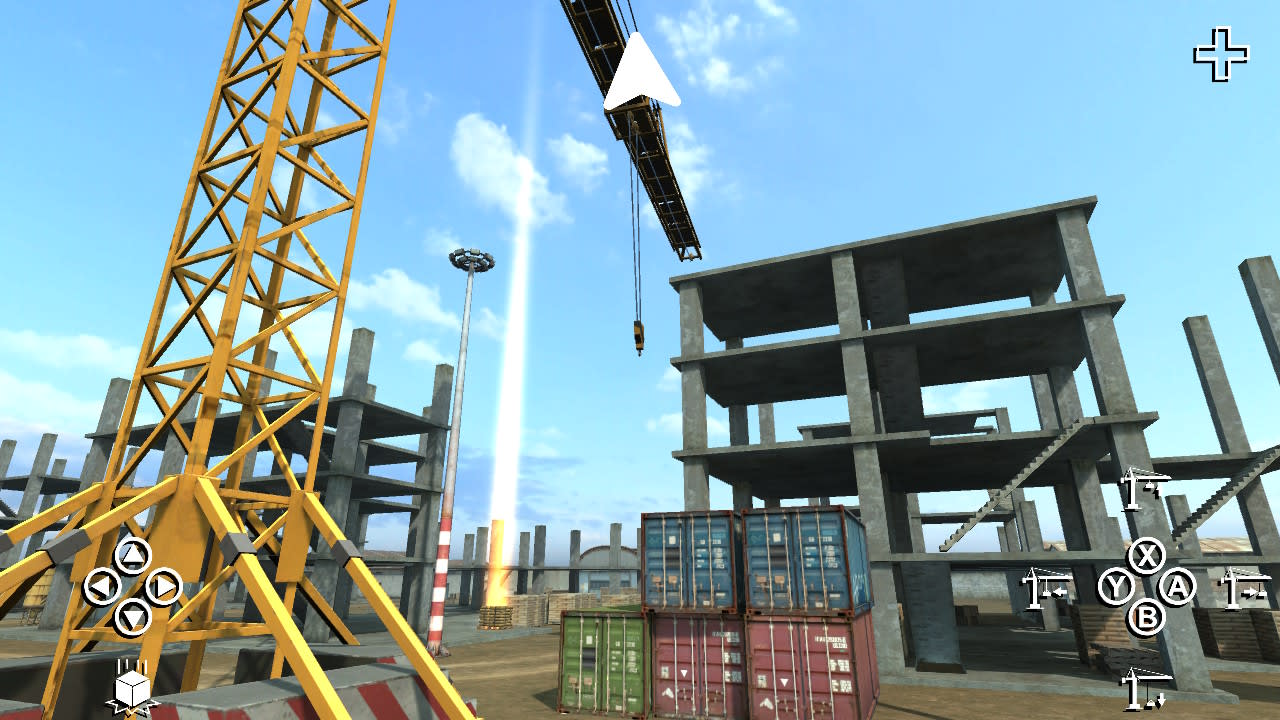Click the crane control icon above the X button
The image size is (1280, 720).
point(1144,490)
